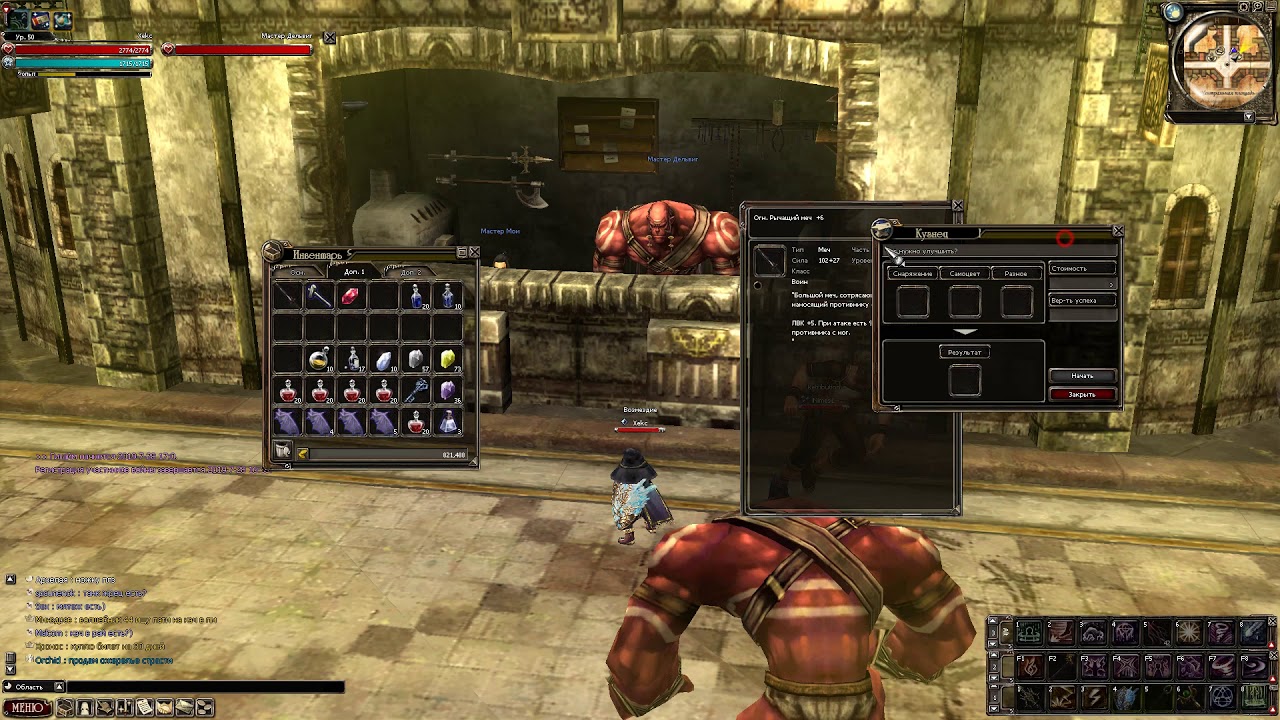
Task: Select the round yellow flask potion
Action: pyautogui.click(x=319, y=360)
